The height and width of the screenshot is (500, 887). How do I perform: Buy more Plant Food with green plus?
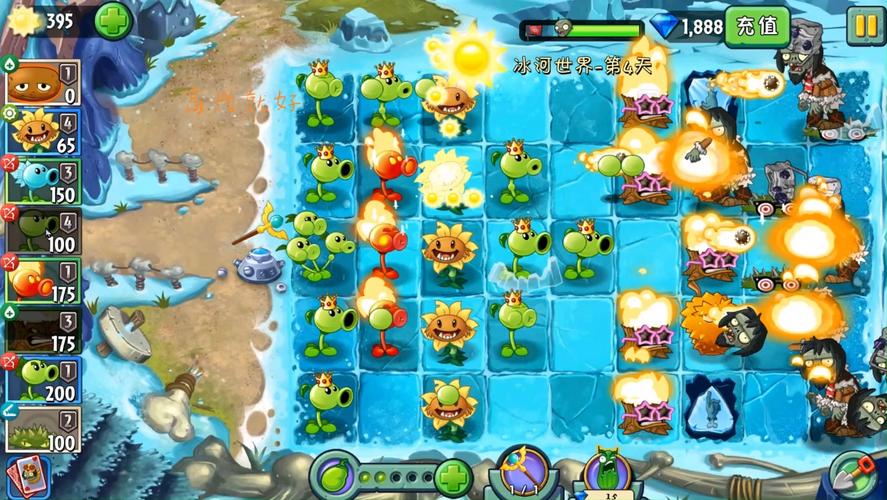[x=452, y=477]
